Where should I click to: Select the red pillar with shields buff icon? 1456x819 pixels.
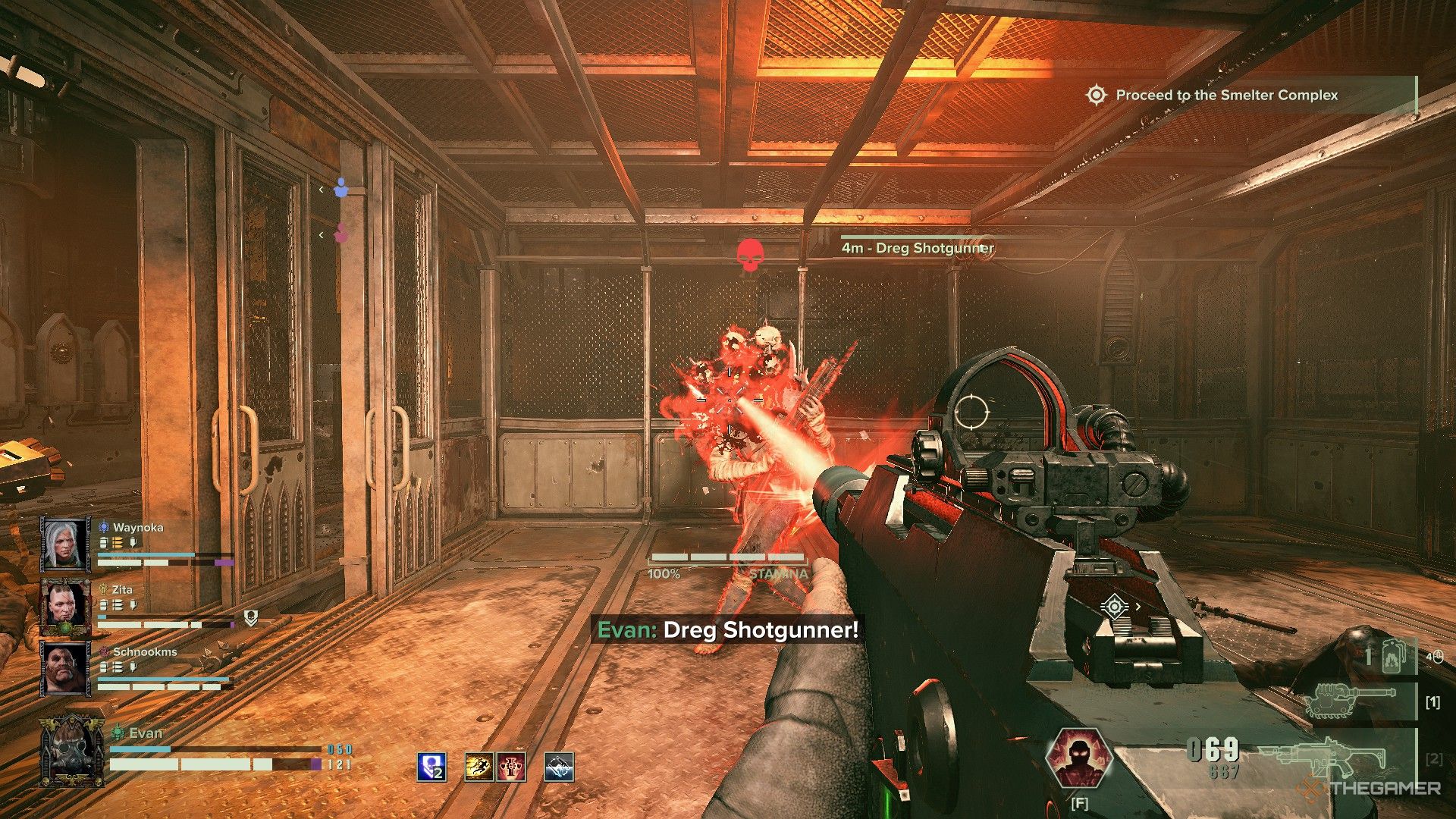(x=511, y=767)
